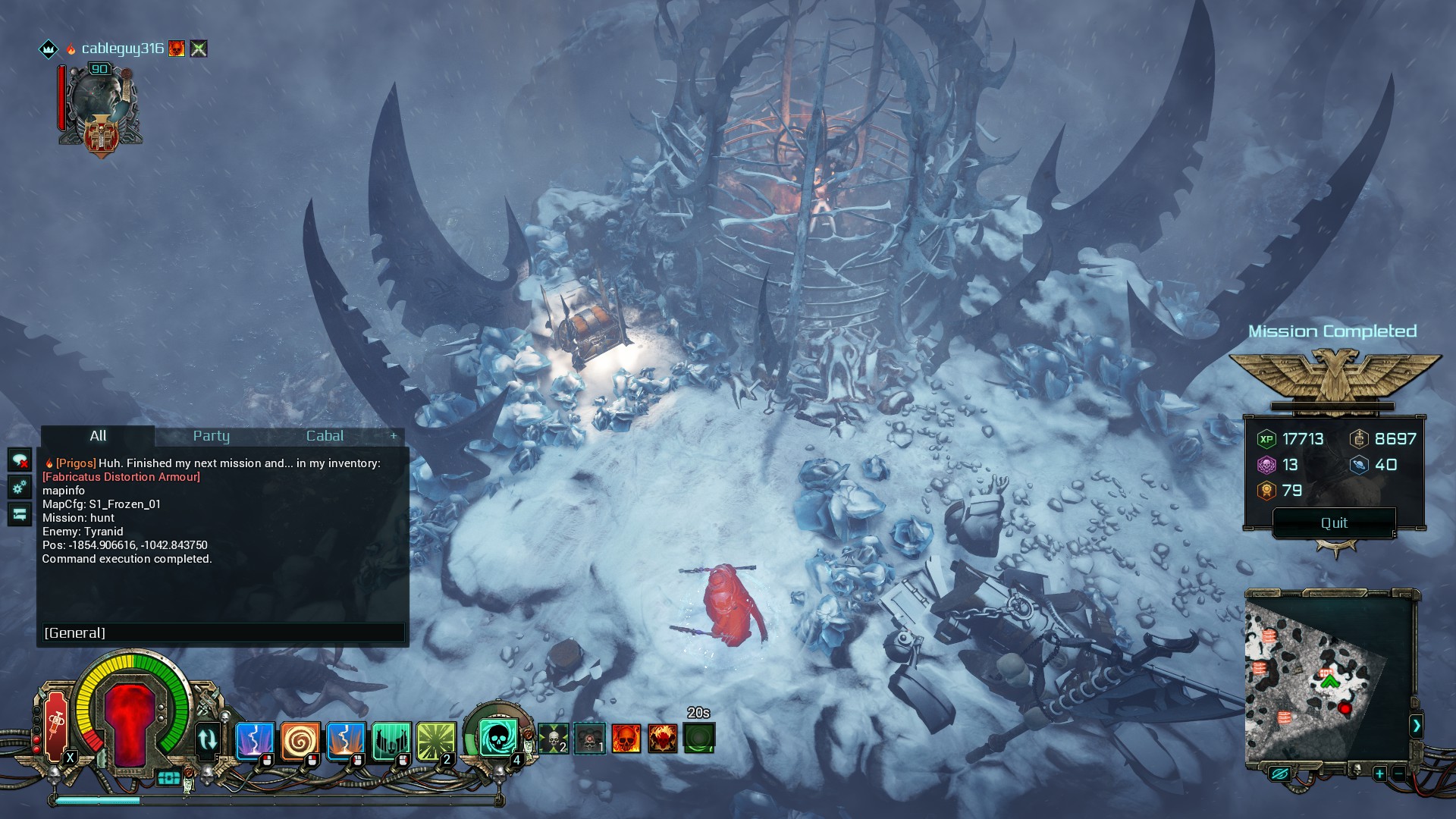Swap weapon sets with the arrows button
This screenshot has height=819, width=1456.
207,739
